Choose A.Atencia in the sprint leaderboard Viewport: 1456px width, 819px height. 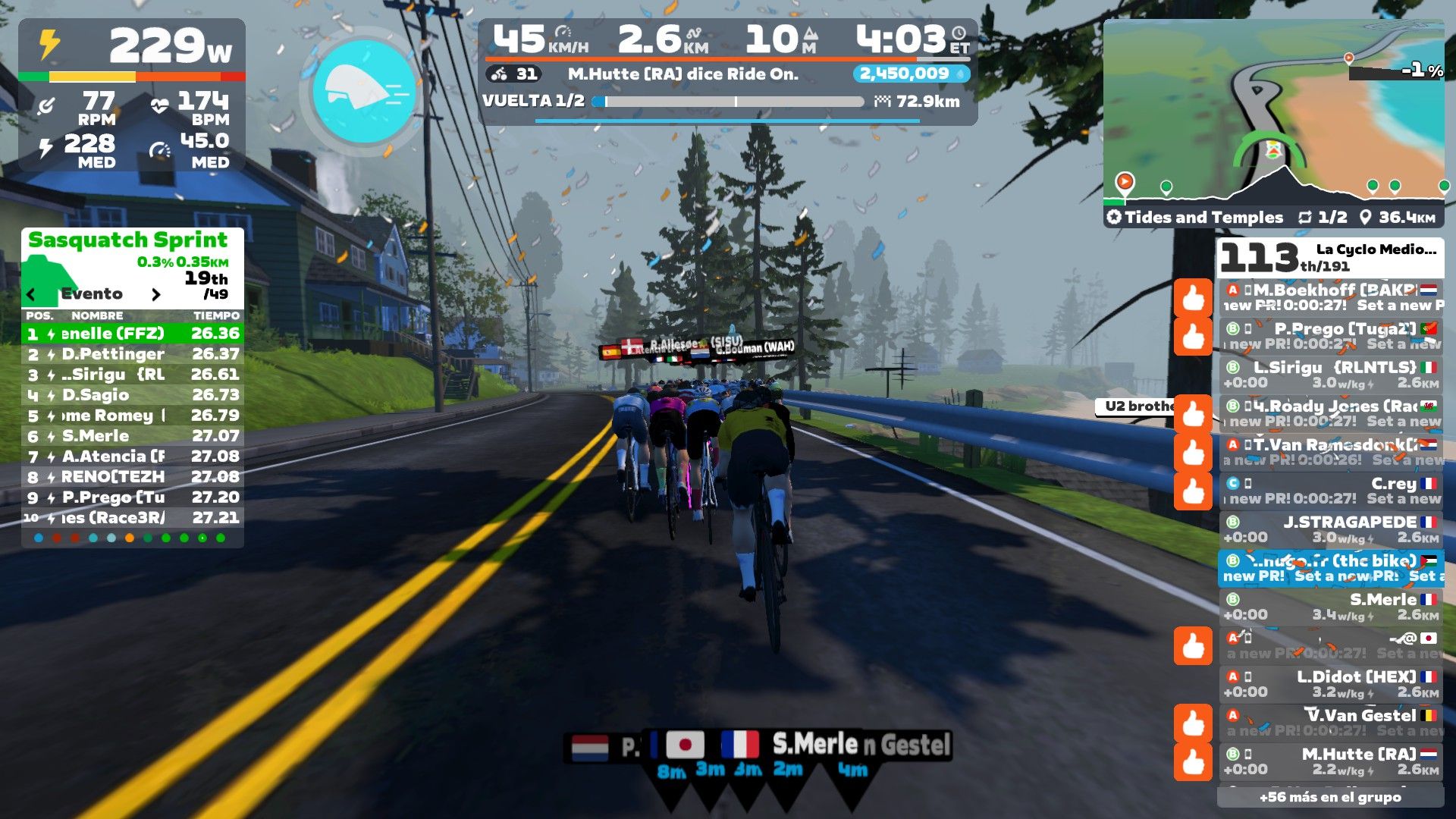(133, 457)
